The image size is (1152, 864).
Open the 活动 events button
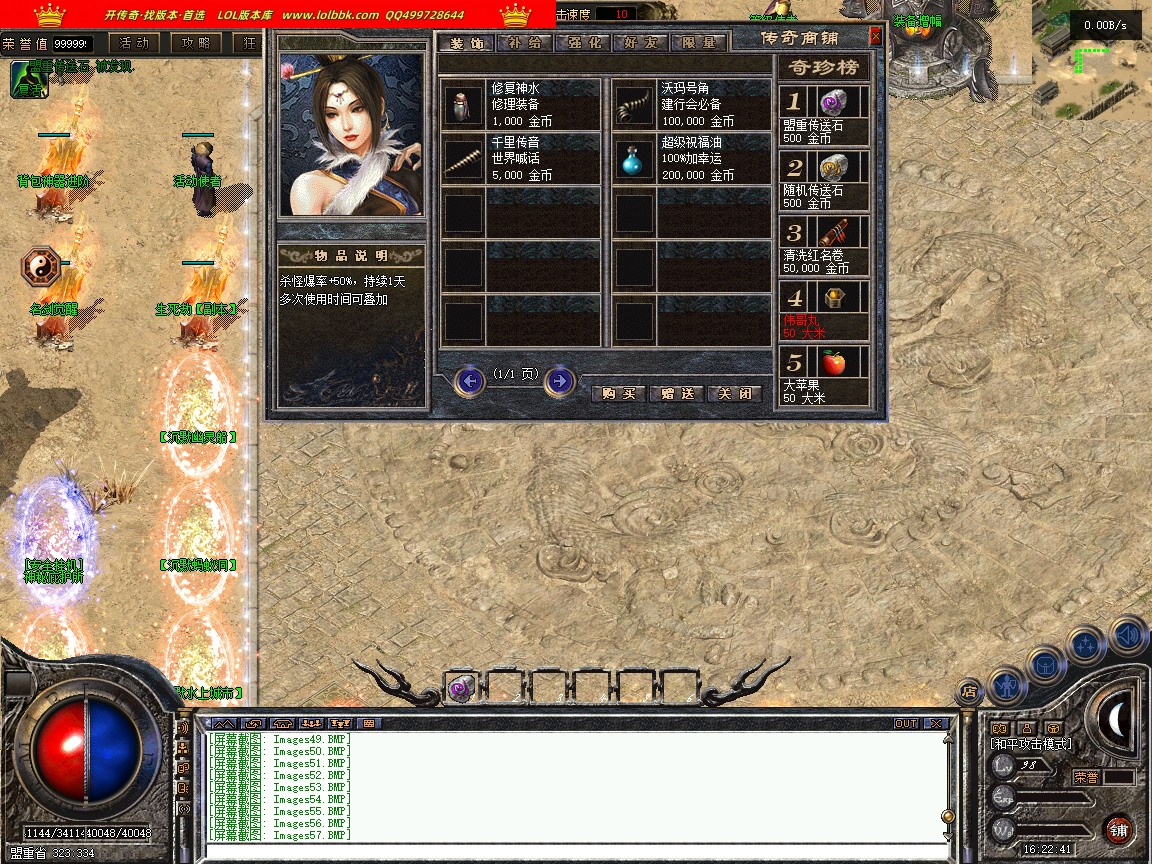coord(134,43)
